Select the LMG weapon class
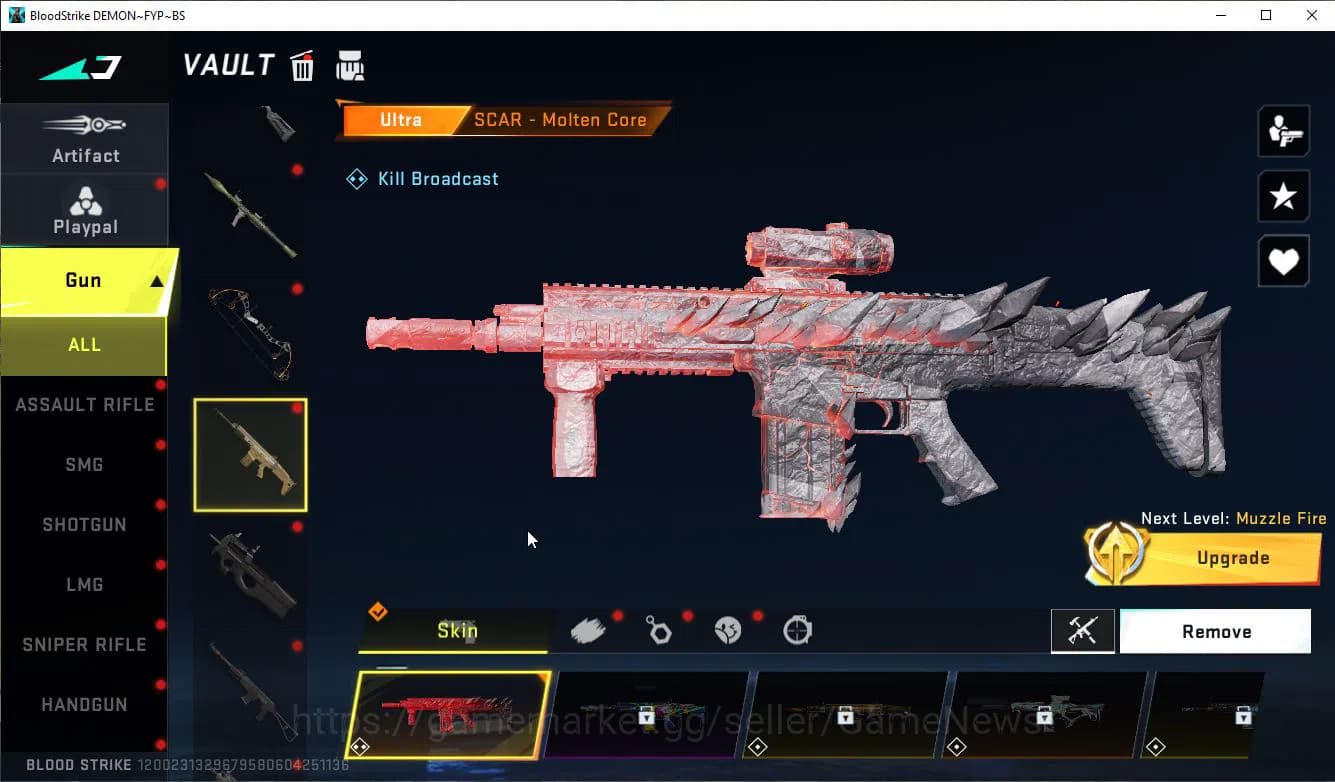1335x782 pixels. [x=84, y=585]
